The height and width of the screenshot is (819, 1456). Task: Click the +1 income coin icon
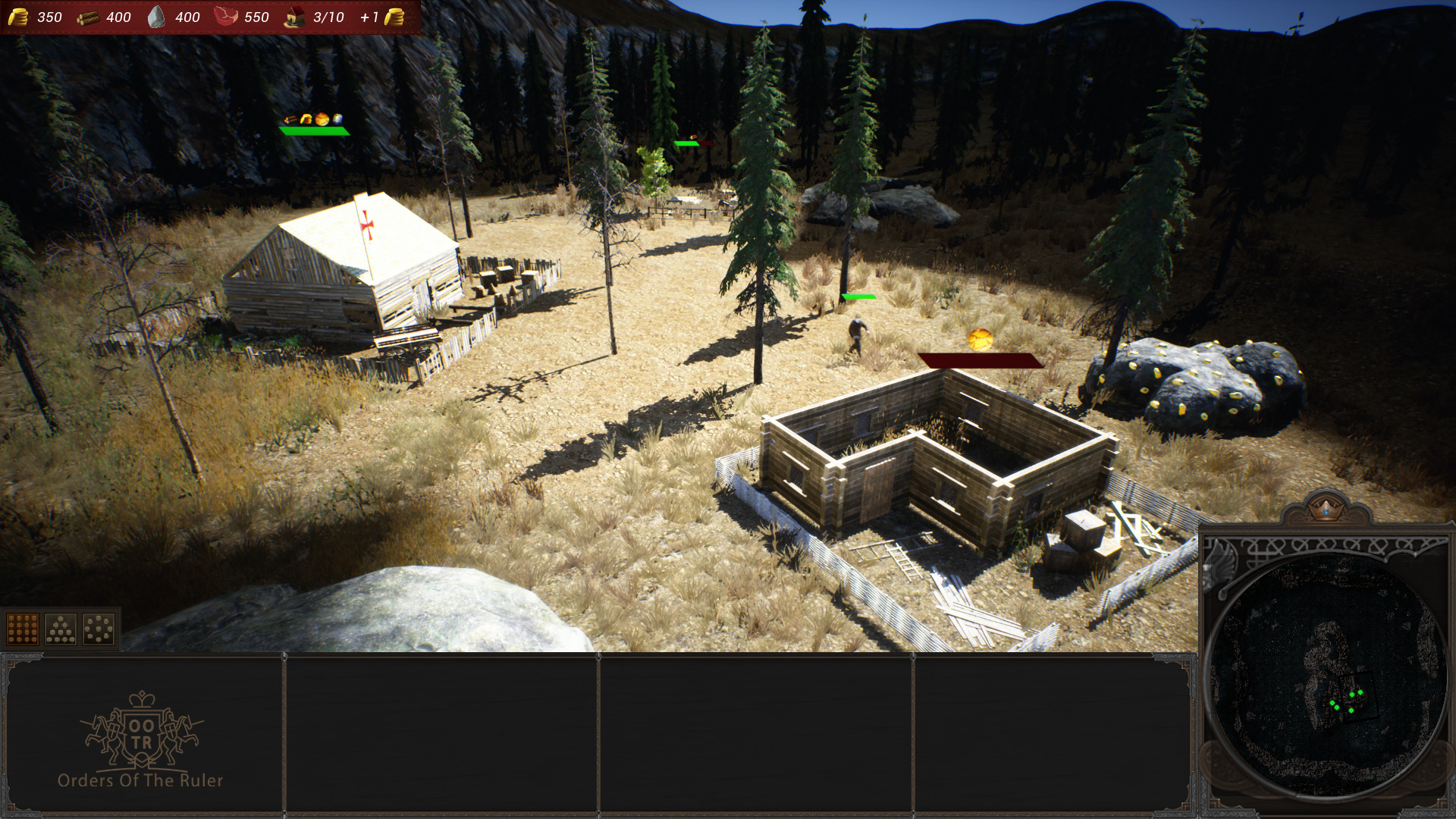coord(394,17)
